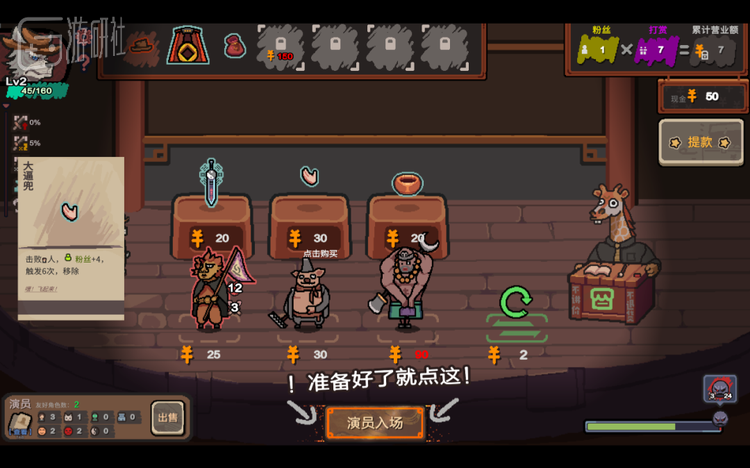This screenshot has height=468, width=750.
Task: Select the red money pouch icon
Action: pyautogui.click(x=233, y=45)
